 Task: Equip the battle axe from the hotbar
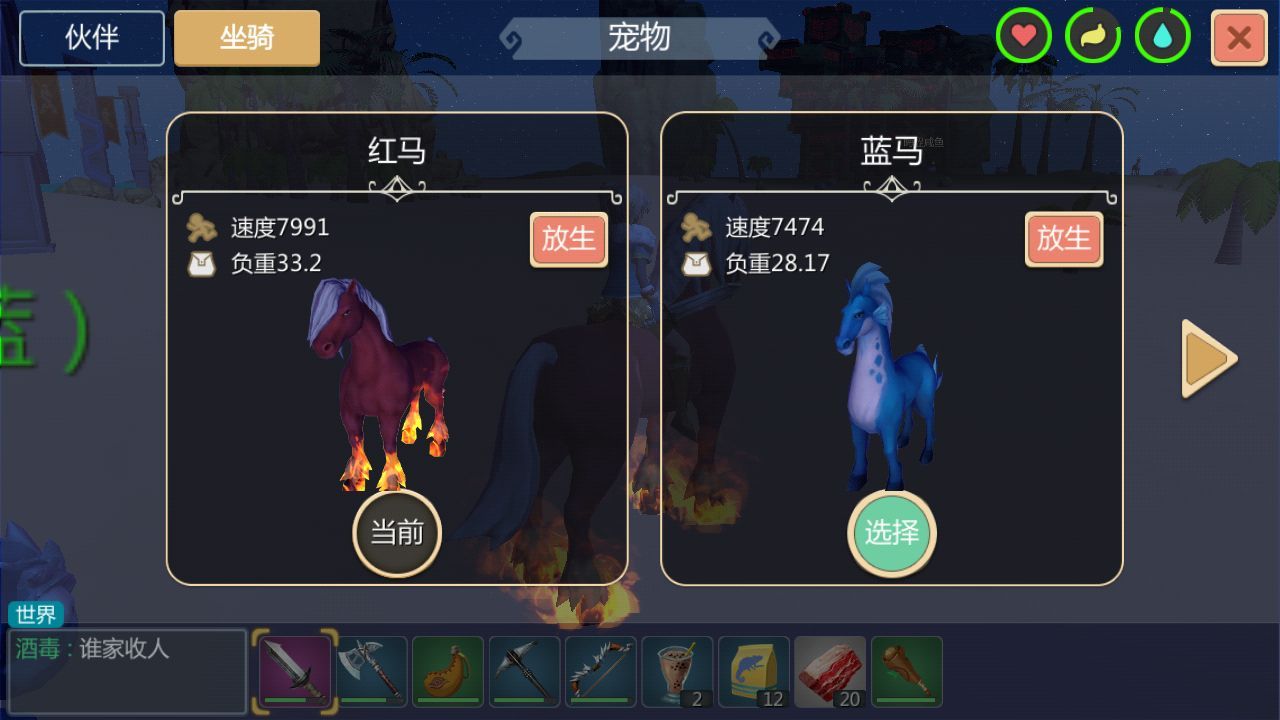tap(372, 670)
